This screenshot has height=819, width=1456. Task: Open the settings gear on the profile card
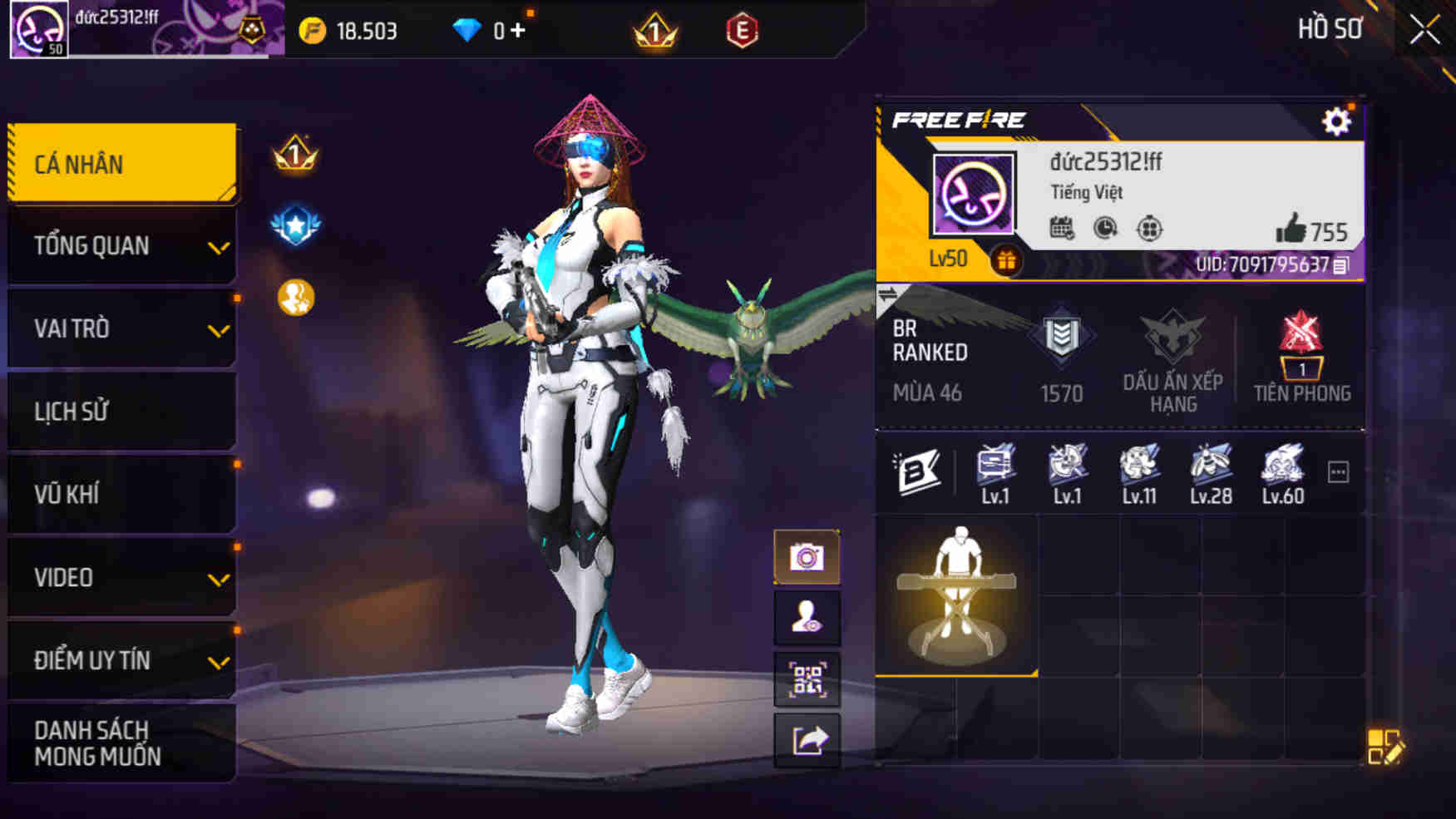tap(1336, 121)
